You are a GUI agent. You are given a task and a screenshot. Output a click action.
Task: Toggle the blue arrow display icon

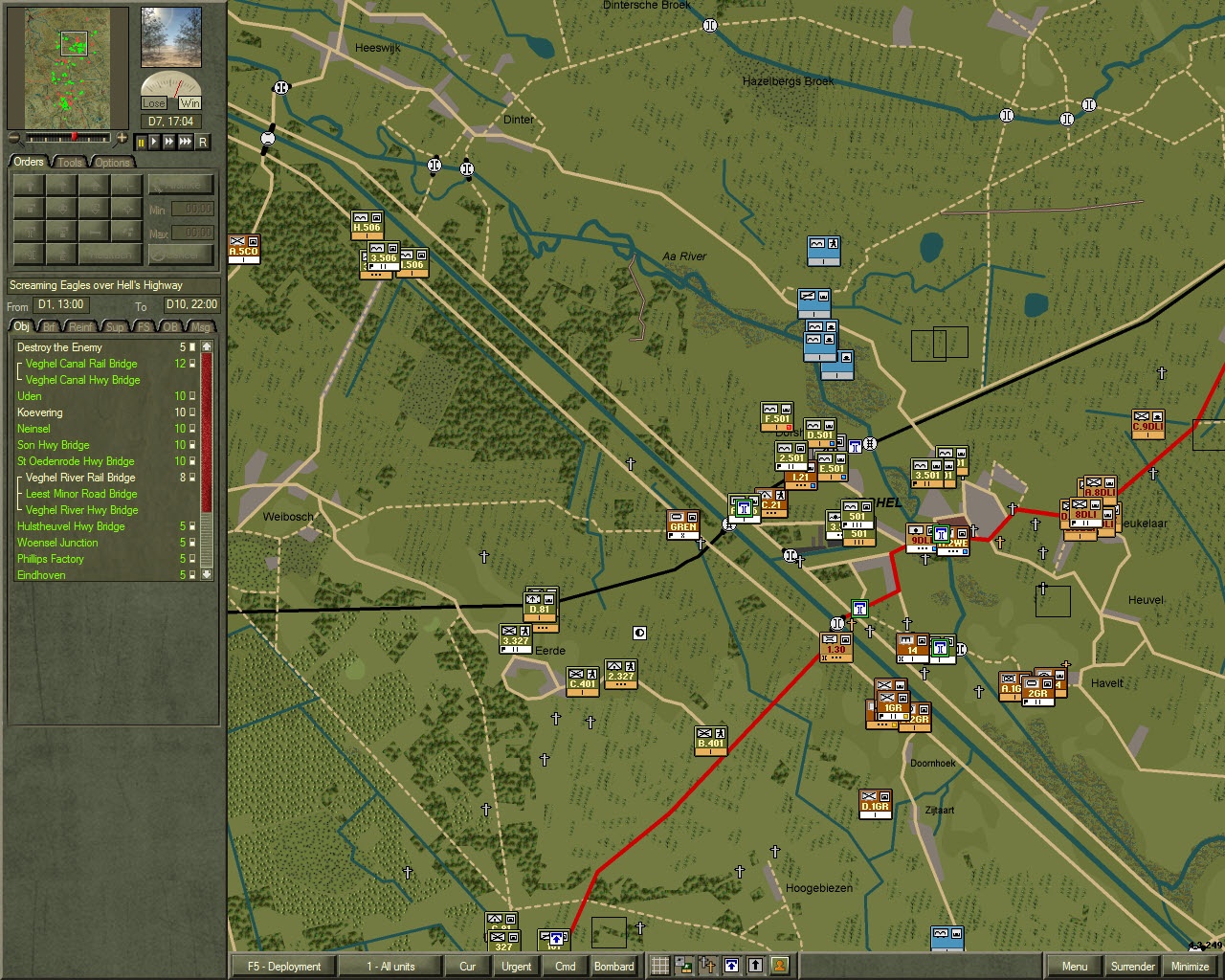tap(729, 967)
